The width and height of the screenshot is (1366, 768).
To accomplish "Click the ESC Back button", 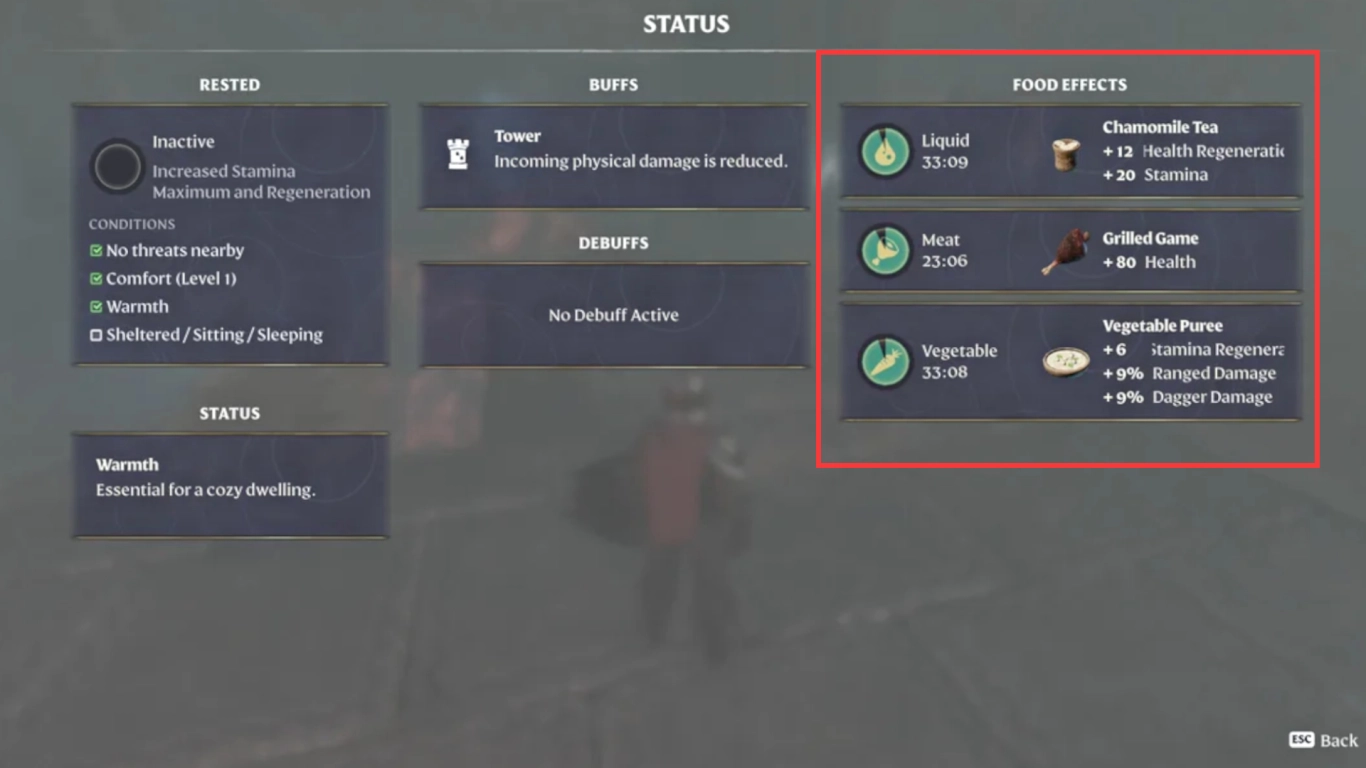I will [1322, 740].
